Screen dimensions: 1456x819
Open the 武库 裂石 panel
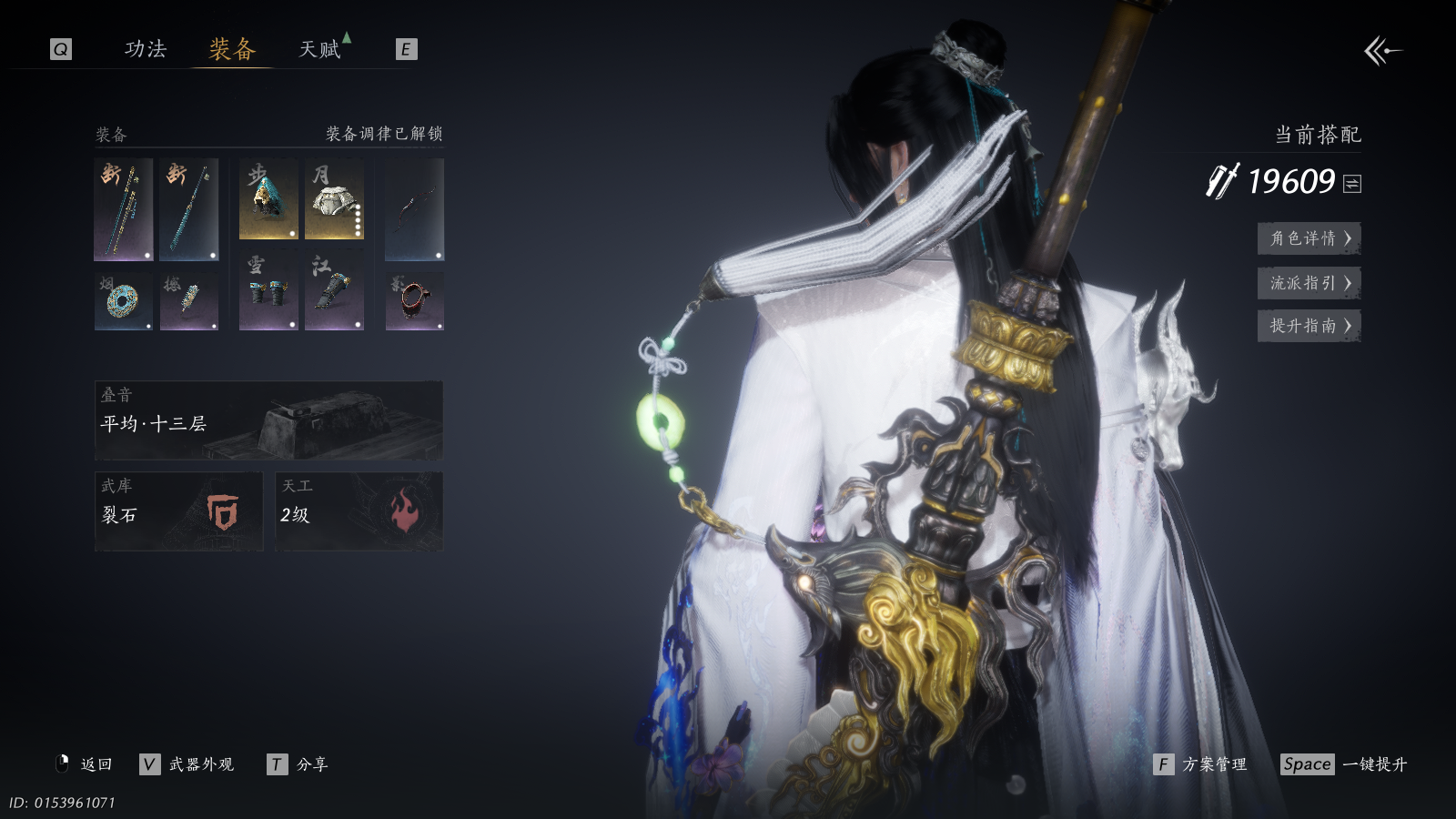coord(178,511)
